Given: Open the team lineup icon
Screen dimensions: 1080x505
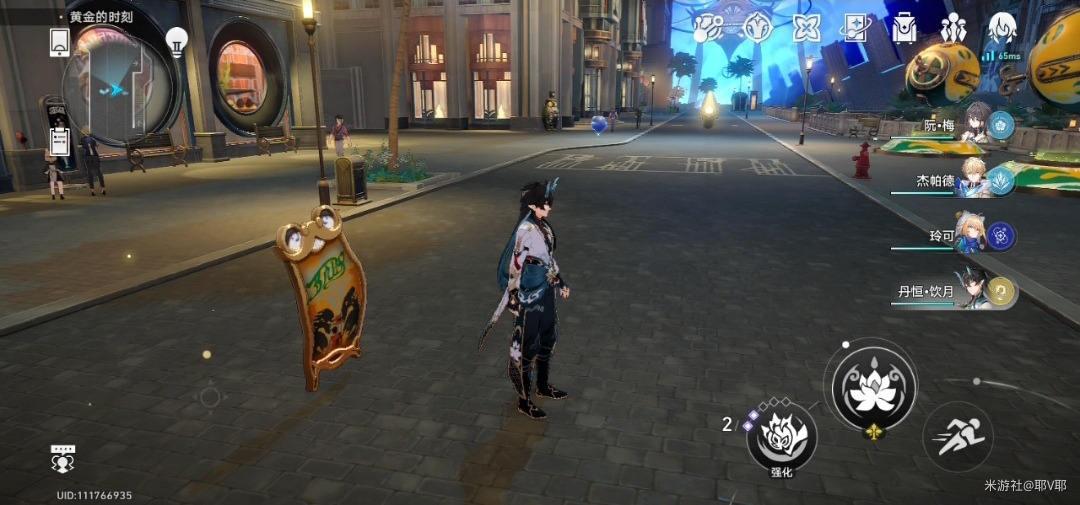Looking at the screenshot, I should 953,28.
